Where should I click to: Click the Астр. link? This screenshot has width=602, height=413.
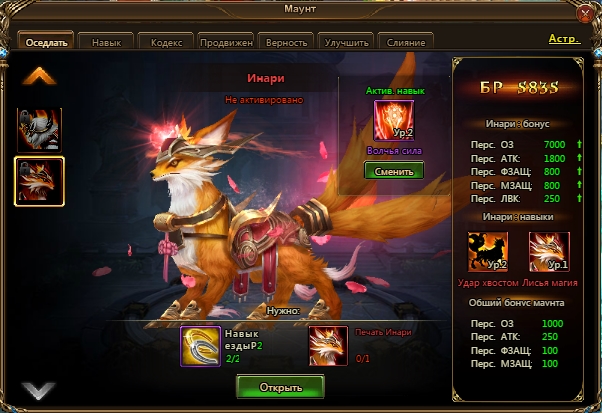pos(564,39)
